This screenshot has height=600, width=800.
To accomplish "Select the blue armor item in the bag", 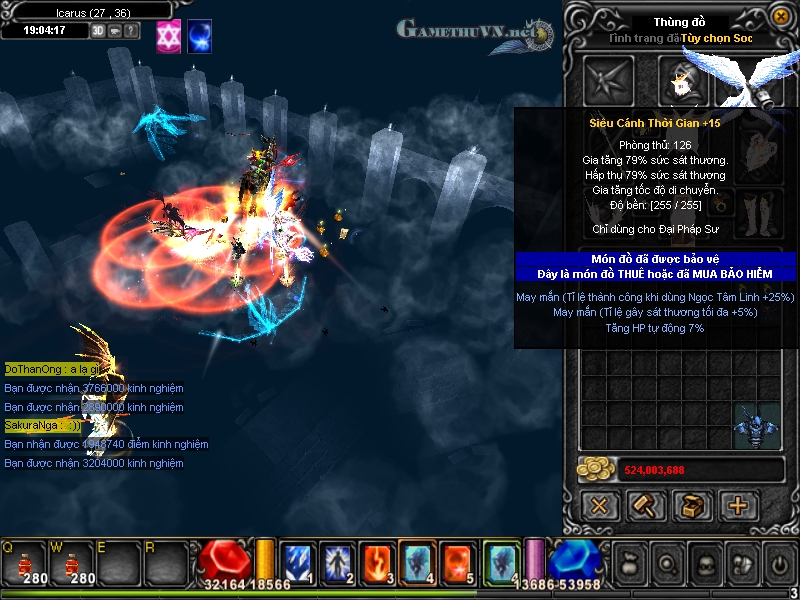I will click(x=755, y=425).
